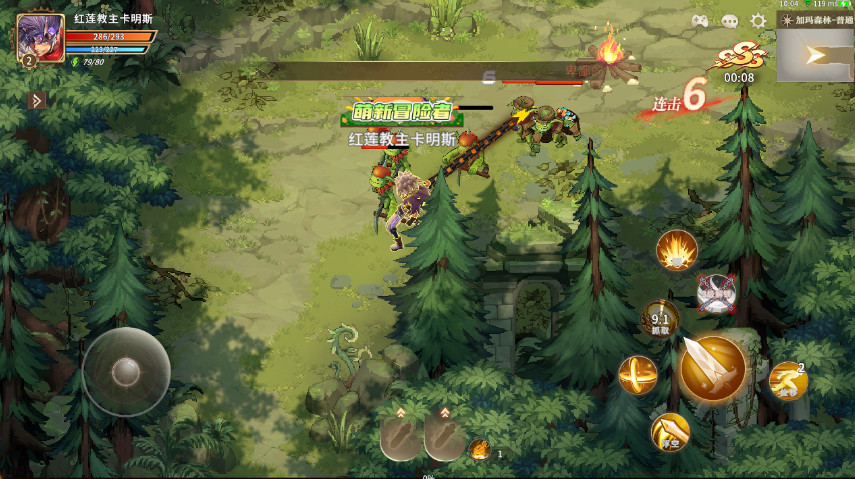Open the Gama Forest minimap
This screenshot has height=479, width=855.
coord(815,55)
